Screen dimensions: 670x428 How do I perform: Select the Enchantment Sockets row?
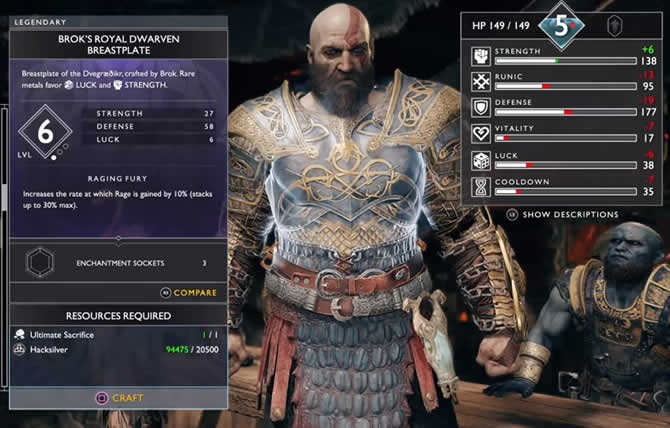pyautogui.click(x=118, y=263)
